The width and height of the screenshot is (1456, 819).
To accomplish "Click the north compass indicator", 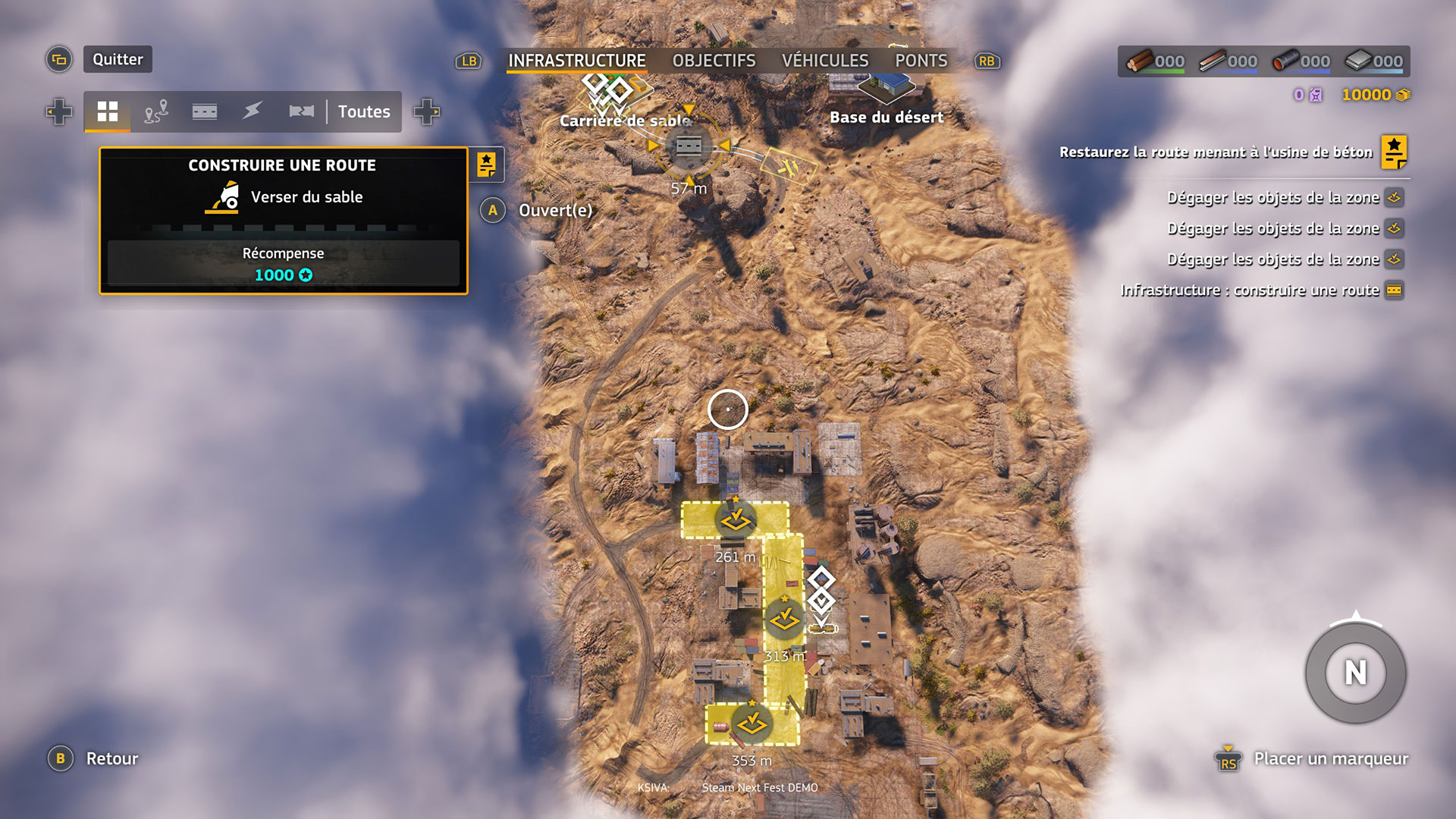I will coord(1355,673).
